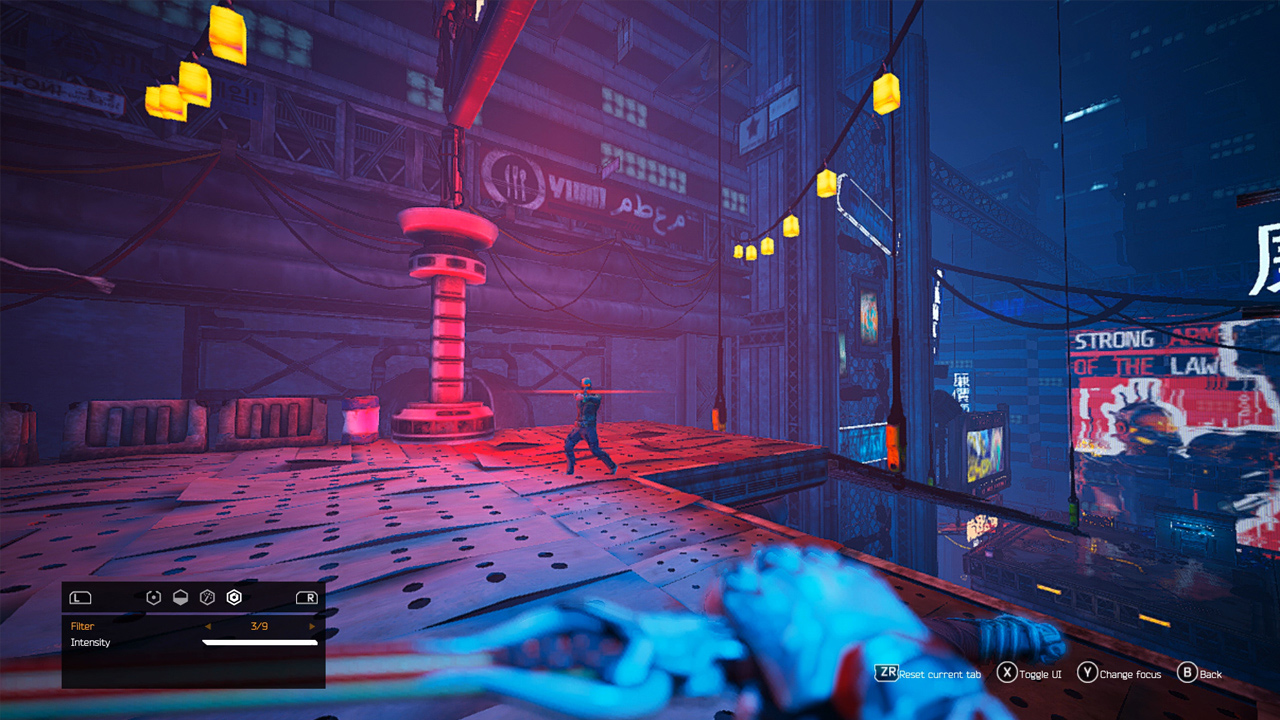Click the X button circle icon
1280x720 pixels.
[x=1007, y=674]
